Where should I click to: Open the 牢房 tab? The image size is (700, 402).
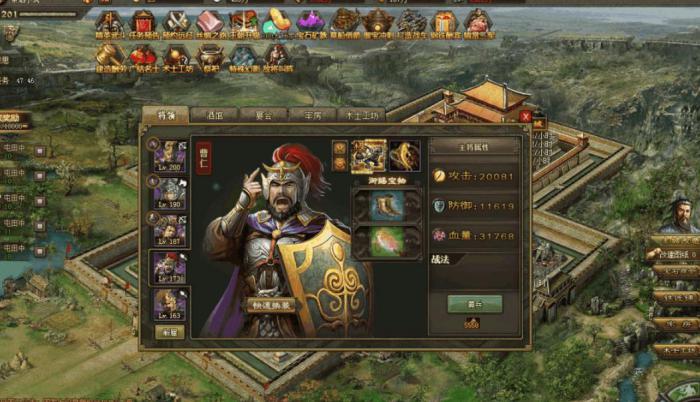[x=311, y=115]
